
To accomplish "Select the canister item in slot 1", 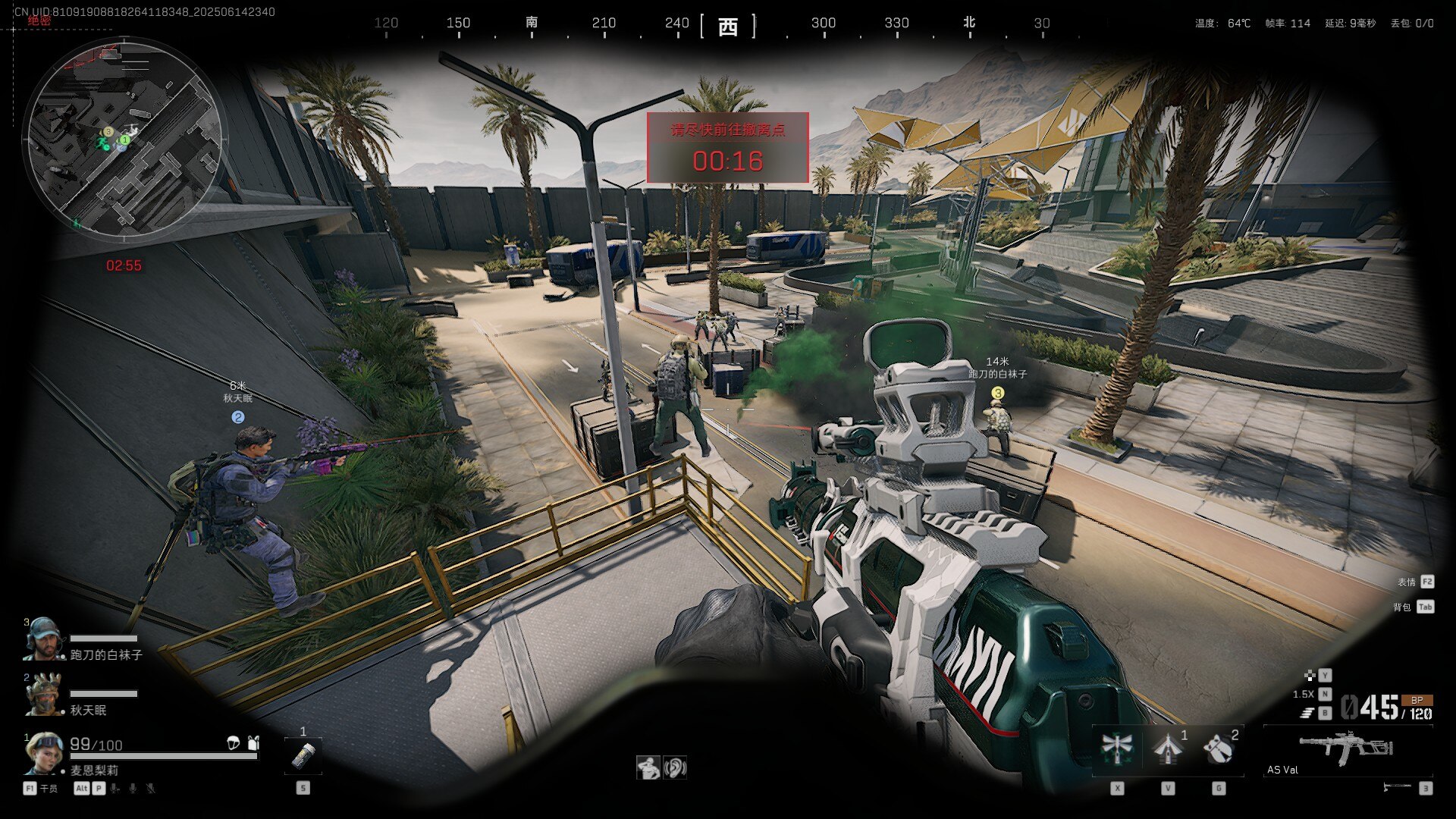I will pos(303,756).
